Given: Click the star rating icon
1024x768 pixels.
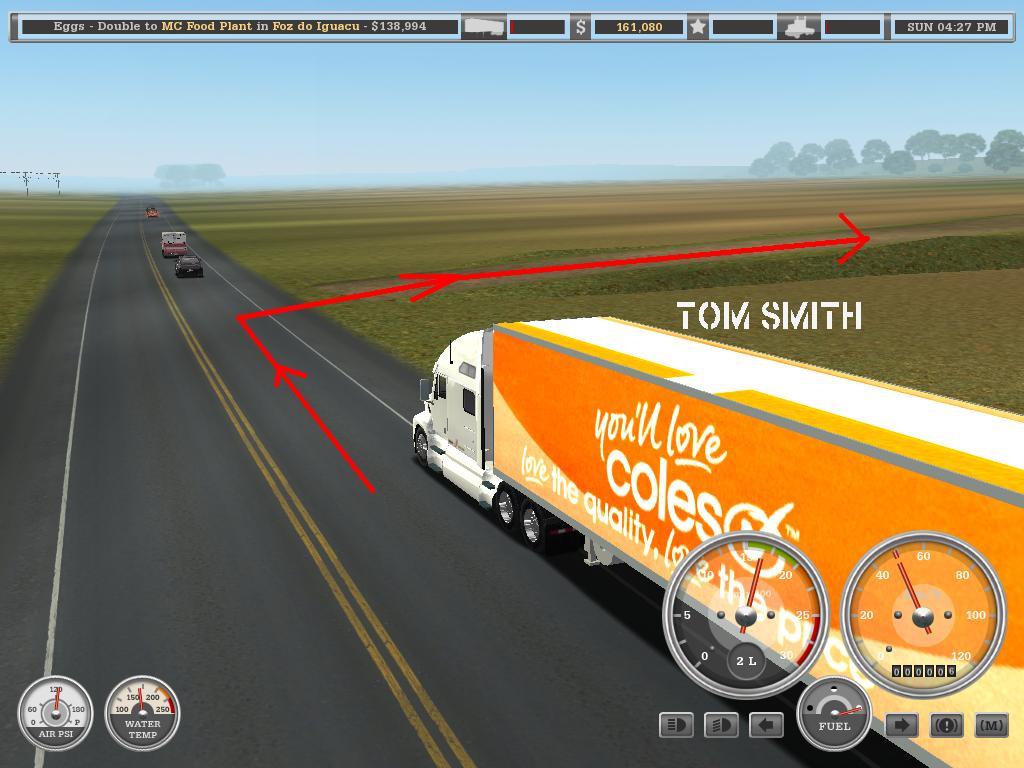Looking at the screenshot, I should click(x=698, y=27).
